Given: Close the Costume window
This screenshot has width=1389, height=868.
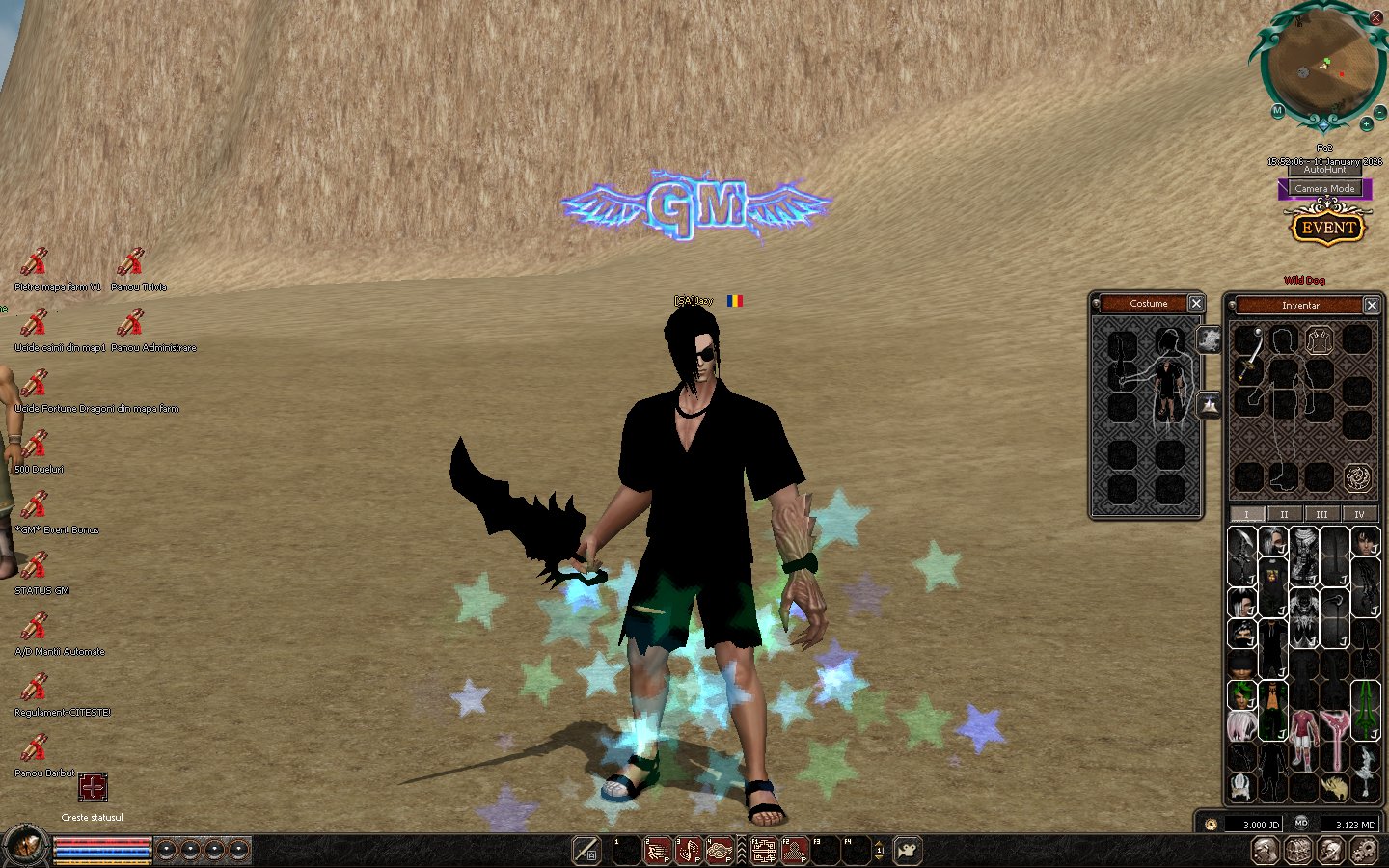Looking at the screenshot, I should point(1196,304).
